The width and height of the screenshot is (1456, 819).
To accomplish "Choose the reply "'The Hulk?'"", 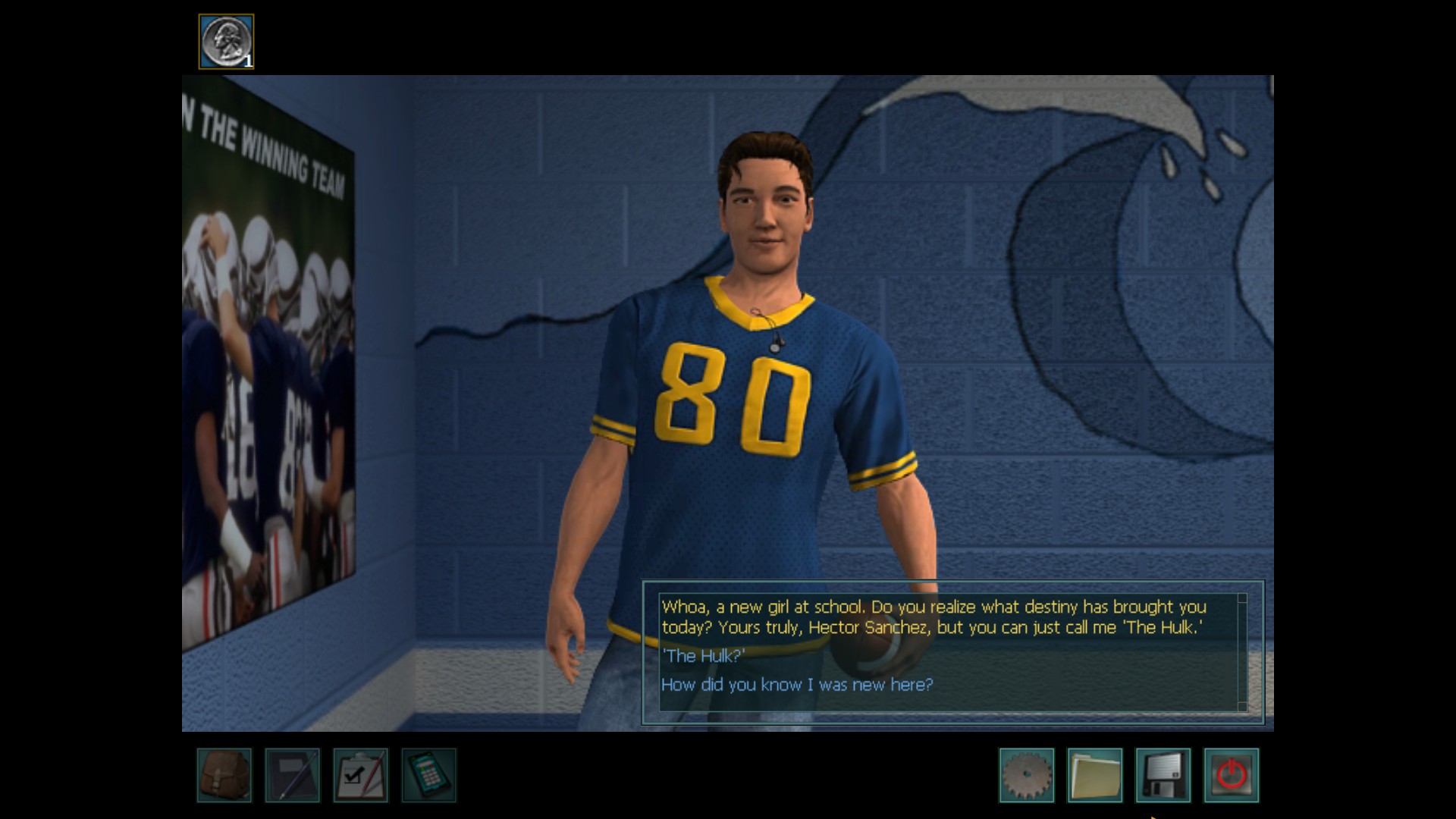I will [703, 656].
